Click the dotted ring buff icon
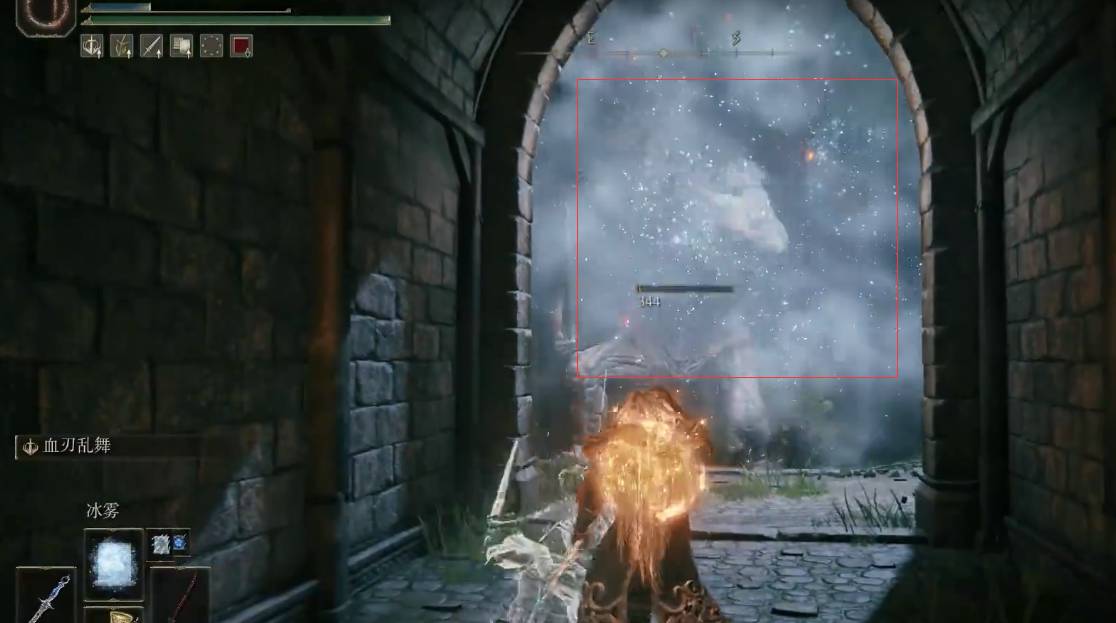Viewport: 1116px width, 623px height. point(211,45)
